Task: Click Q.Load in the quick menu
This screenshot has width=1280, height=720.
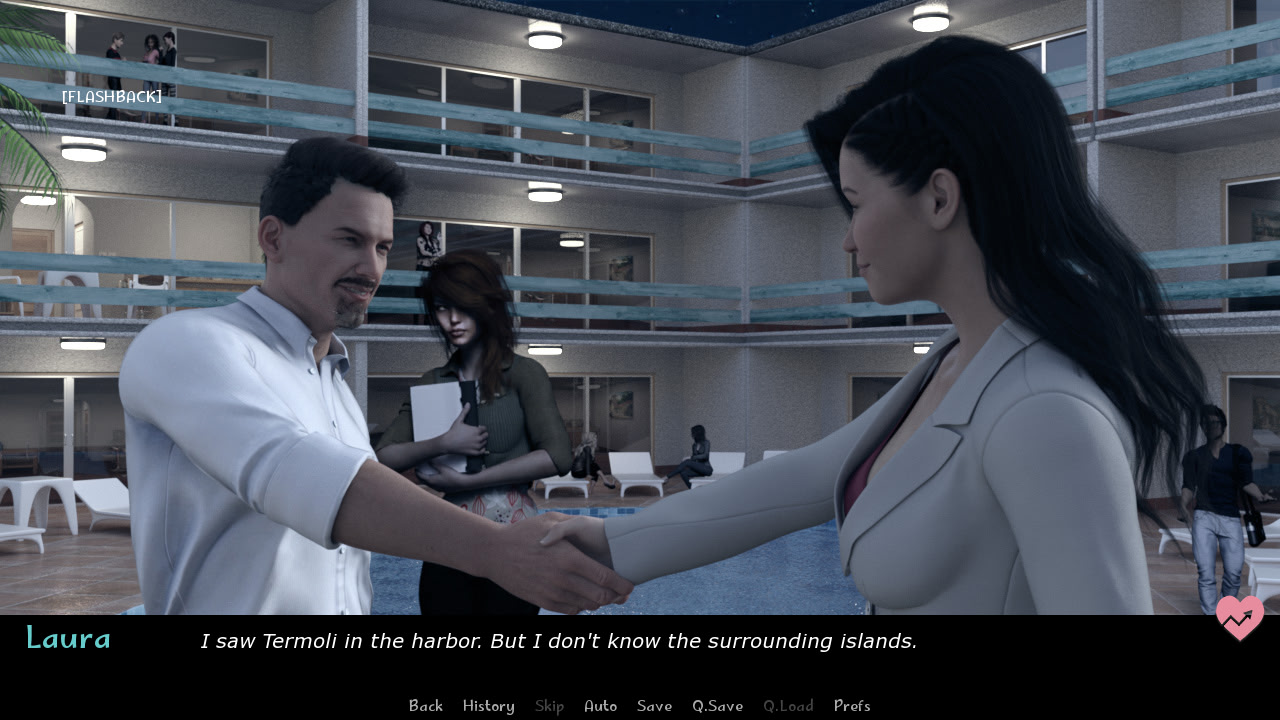Action: point(788,706)
